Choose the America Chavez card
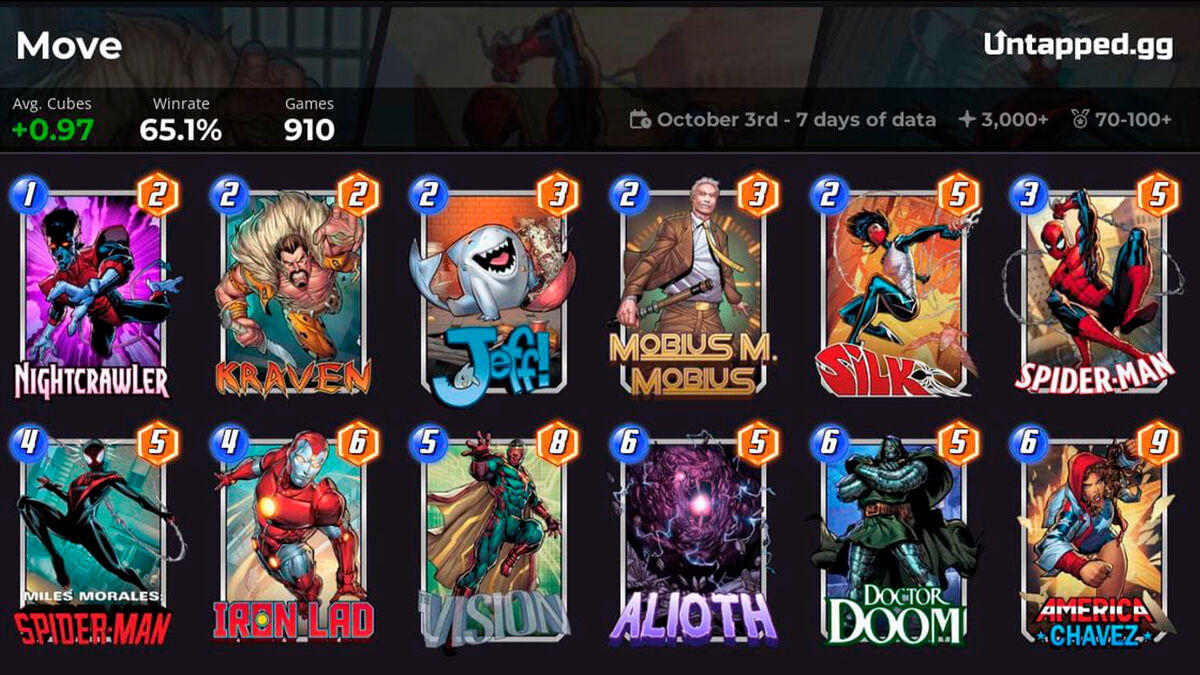This screenshot has width=1200, height=675. click(x=1092, y=540)
